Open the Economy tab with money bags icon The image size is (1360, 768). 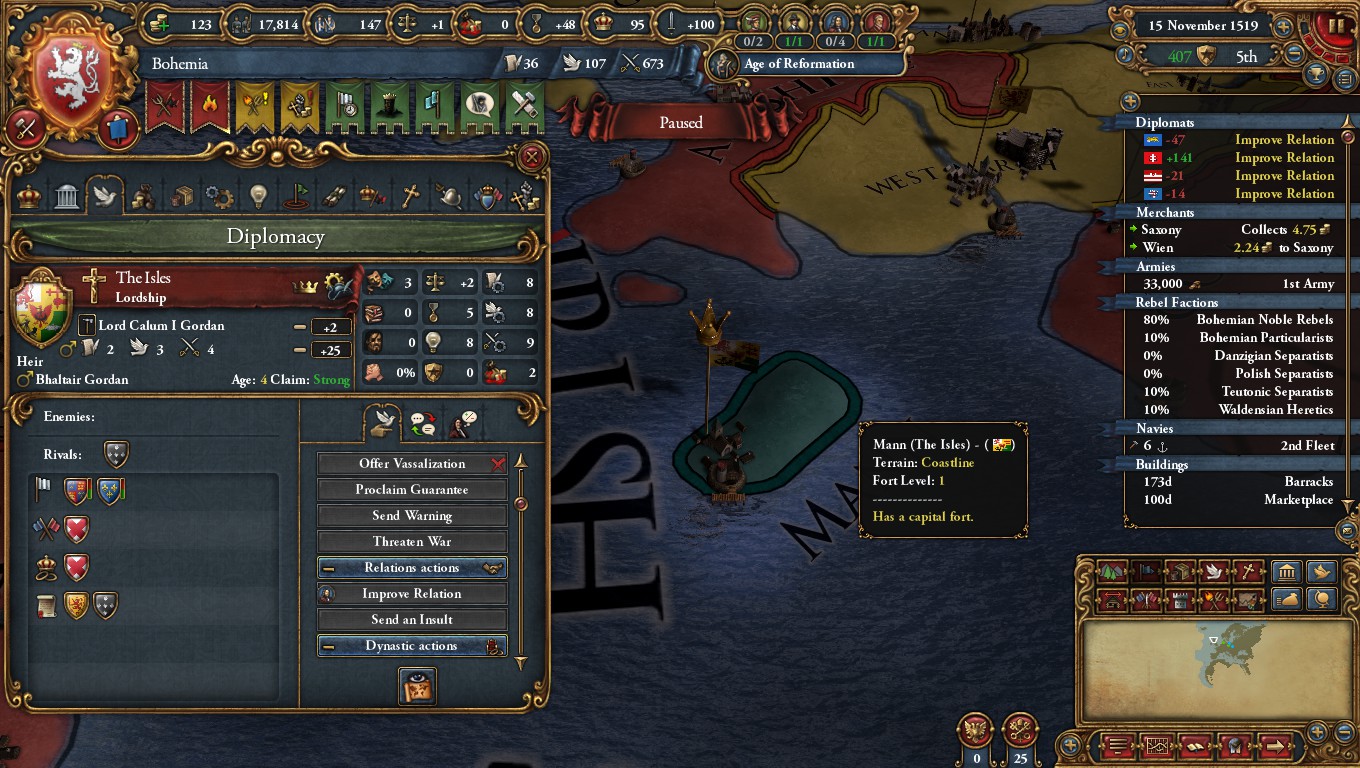point(144,195)
